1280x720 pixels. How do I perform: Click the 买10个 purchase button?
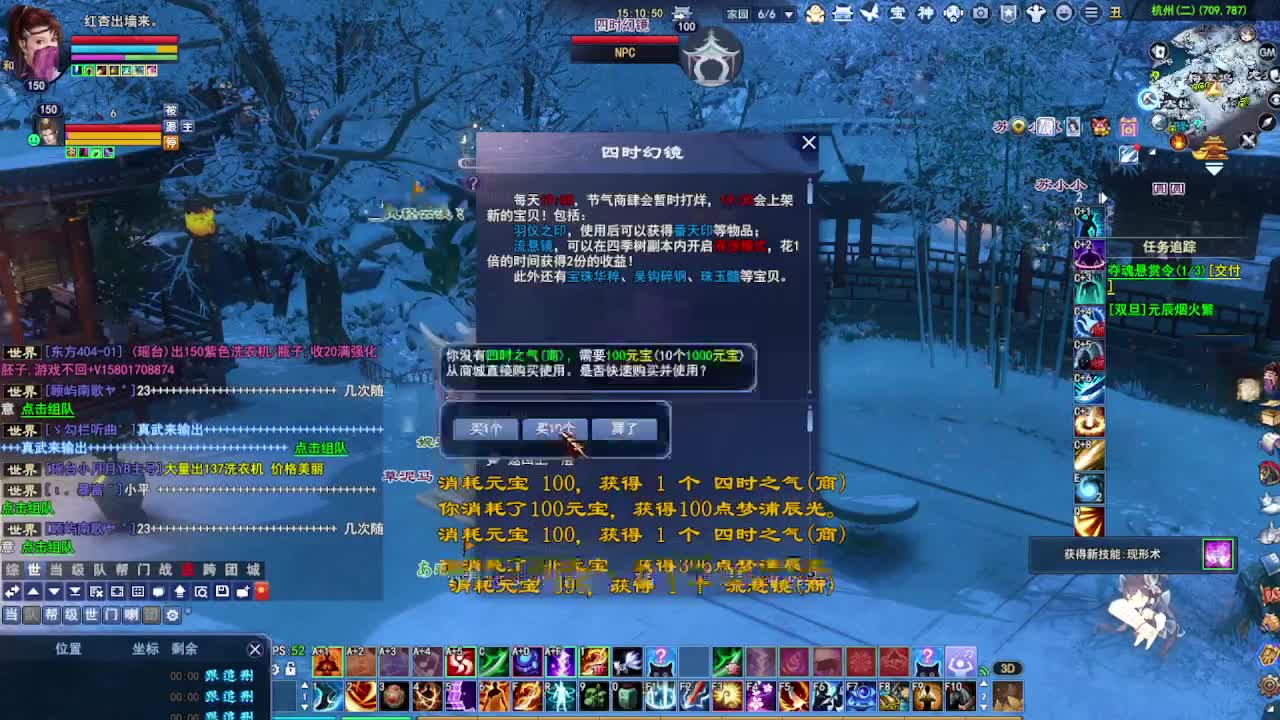coord(556,428)
